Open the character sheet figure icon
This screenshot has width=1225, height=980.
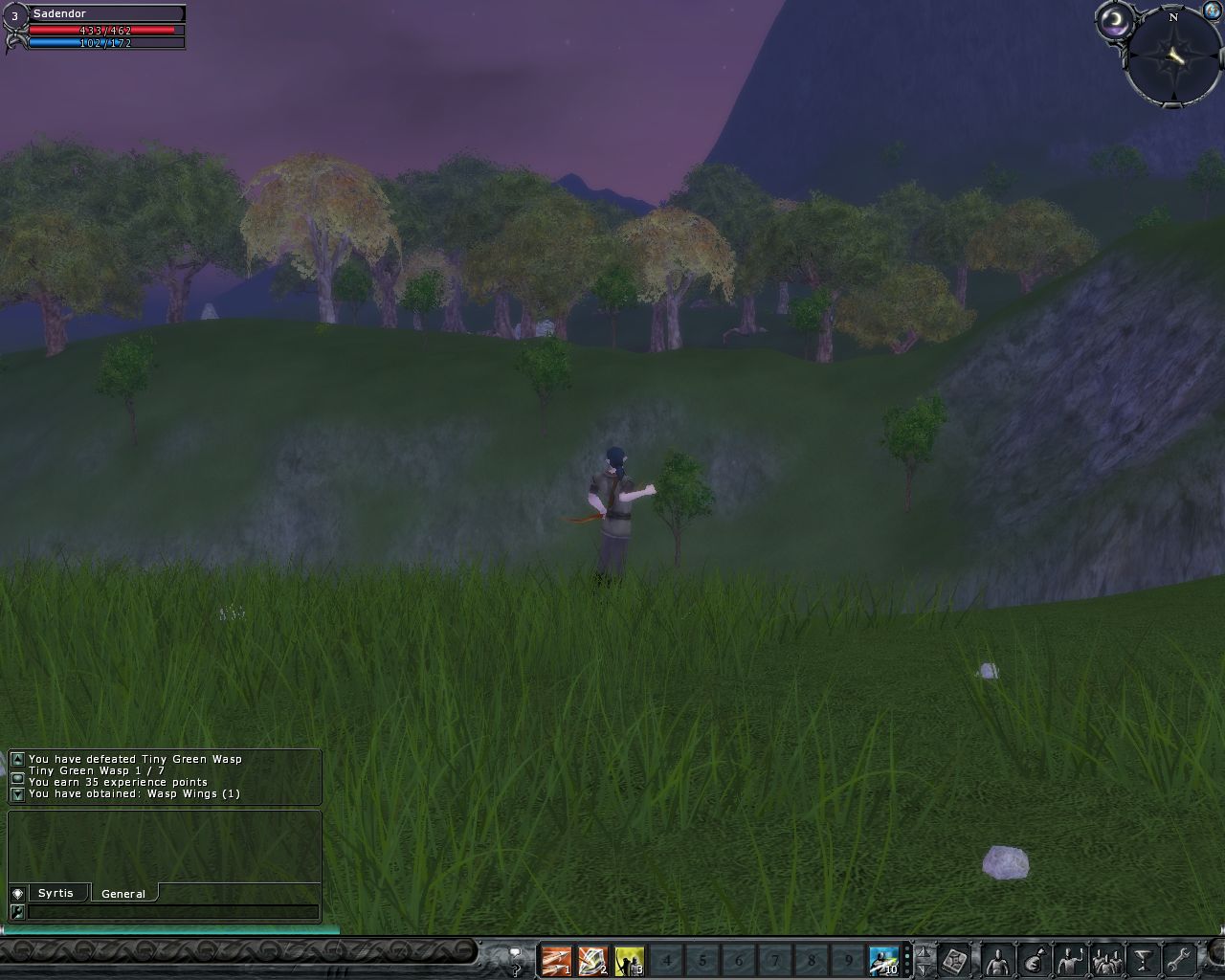[x=996, y=960]
